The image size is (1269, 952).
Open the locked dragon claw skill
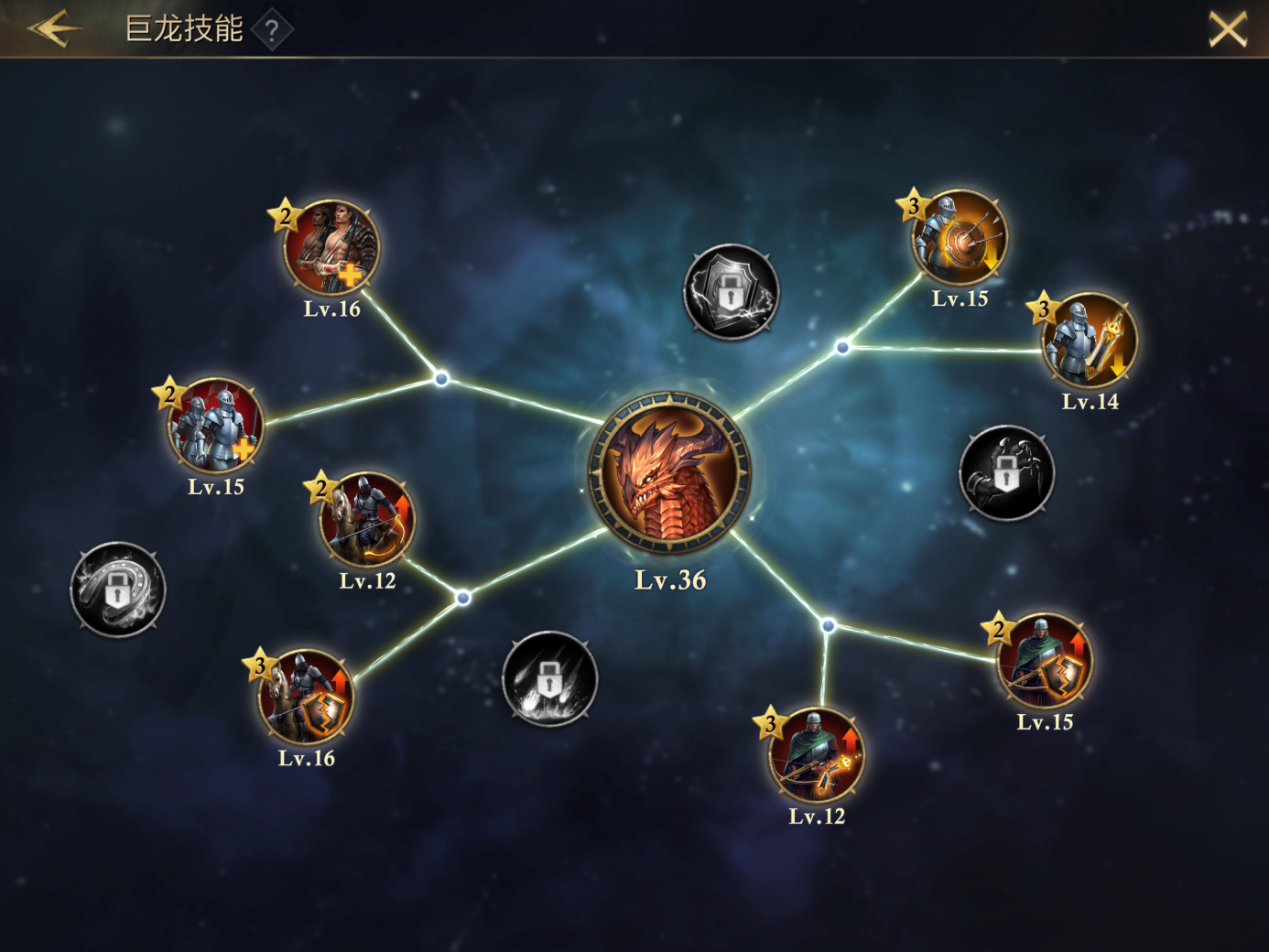pos(1007,474)
